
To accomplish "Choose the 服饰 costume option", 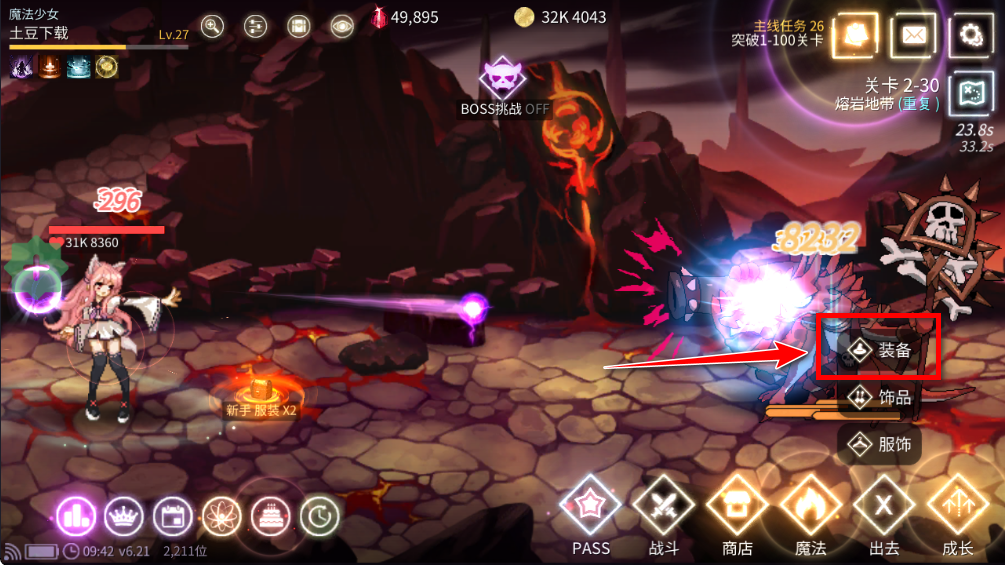I will click(x=880, y=443).
